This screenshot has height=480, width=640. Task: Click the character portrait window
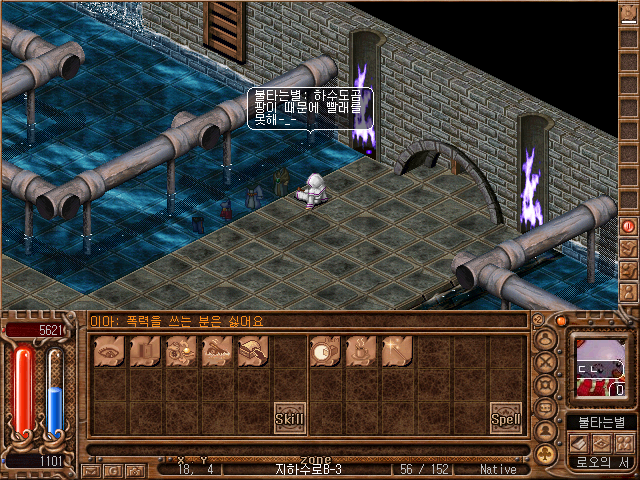click(x=598, y=366)
